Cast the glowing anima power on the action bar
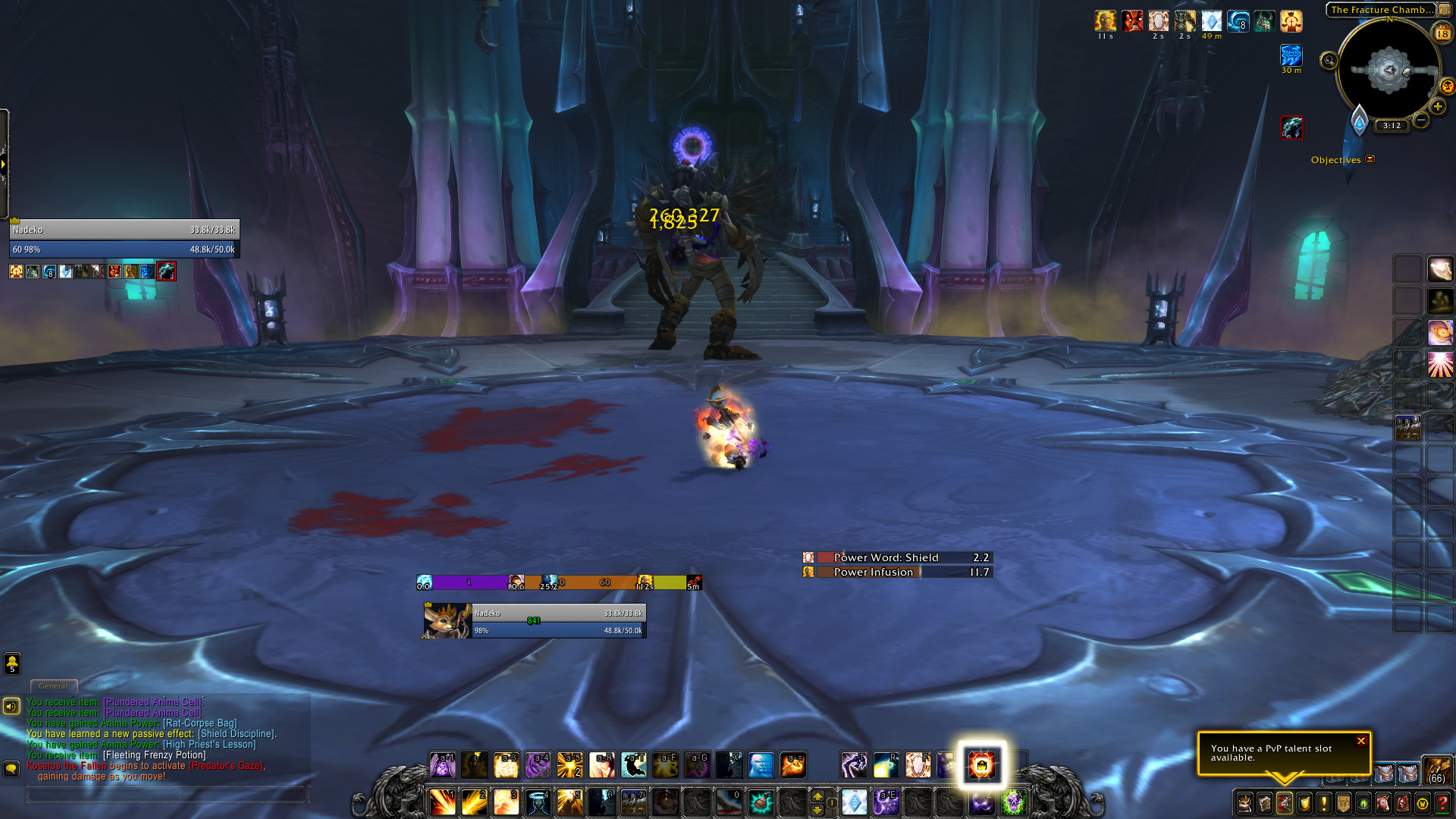The height and width of the screenshot is (819, 1456). tap(982, 766)
